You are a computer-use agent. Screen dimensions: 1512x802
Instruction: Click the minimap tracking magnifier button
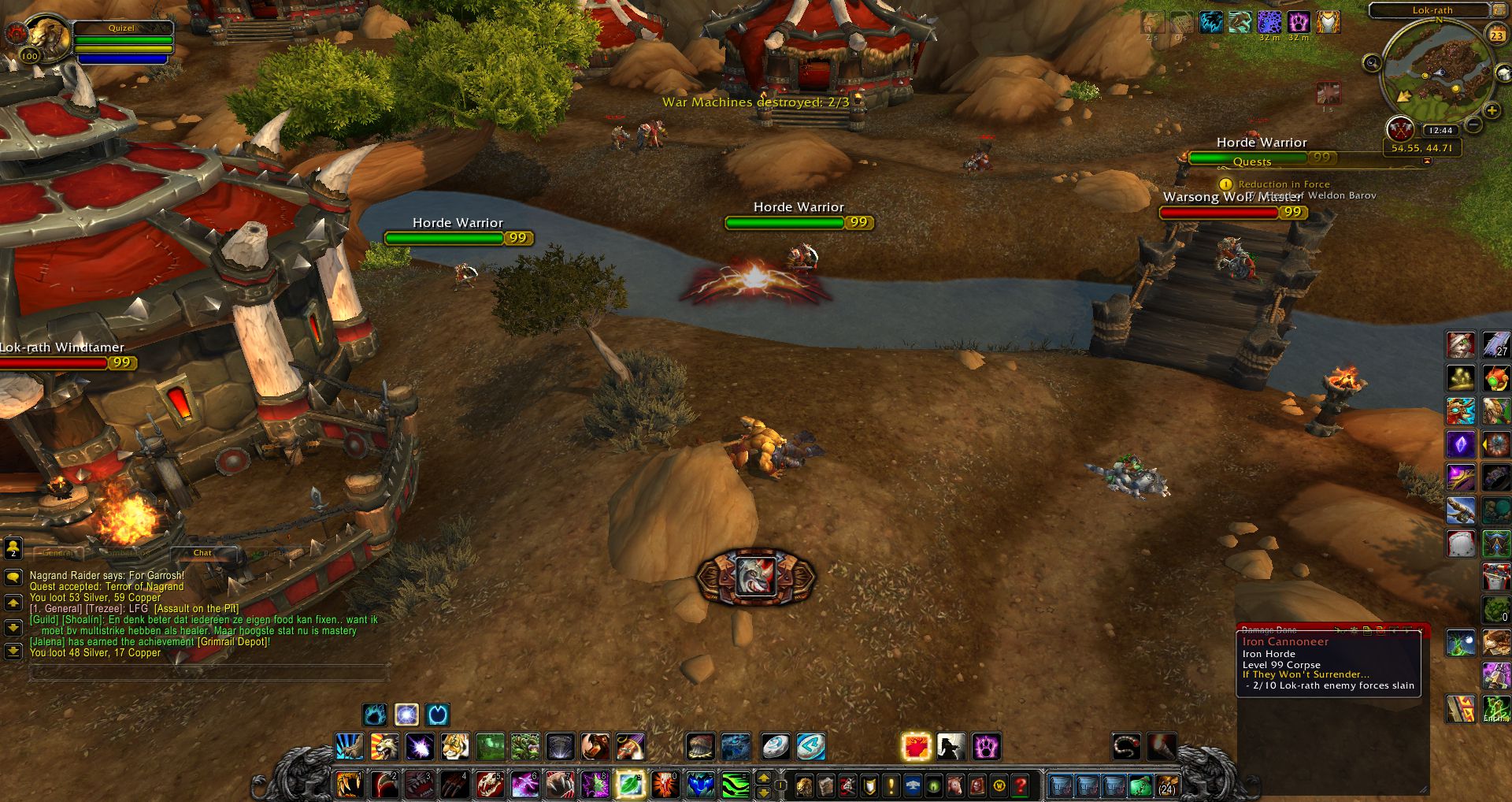(x=1372, y=63)
